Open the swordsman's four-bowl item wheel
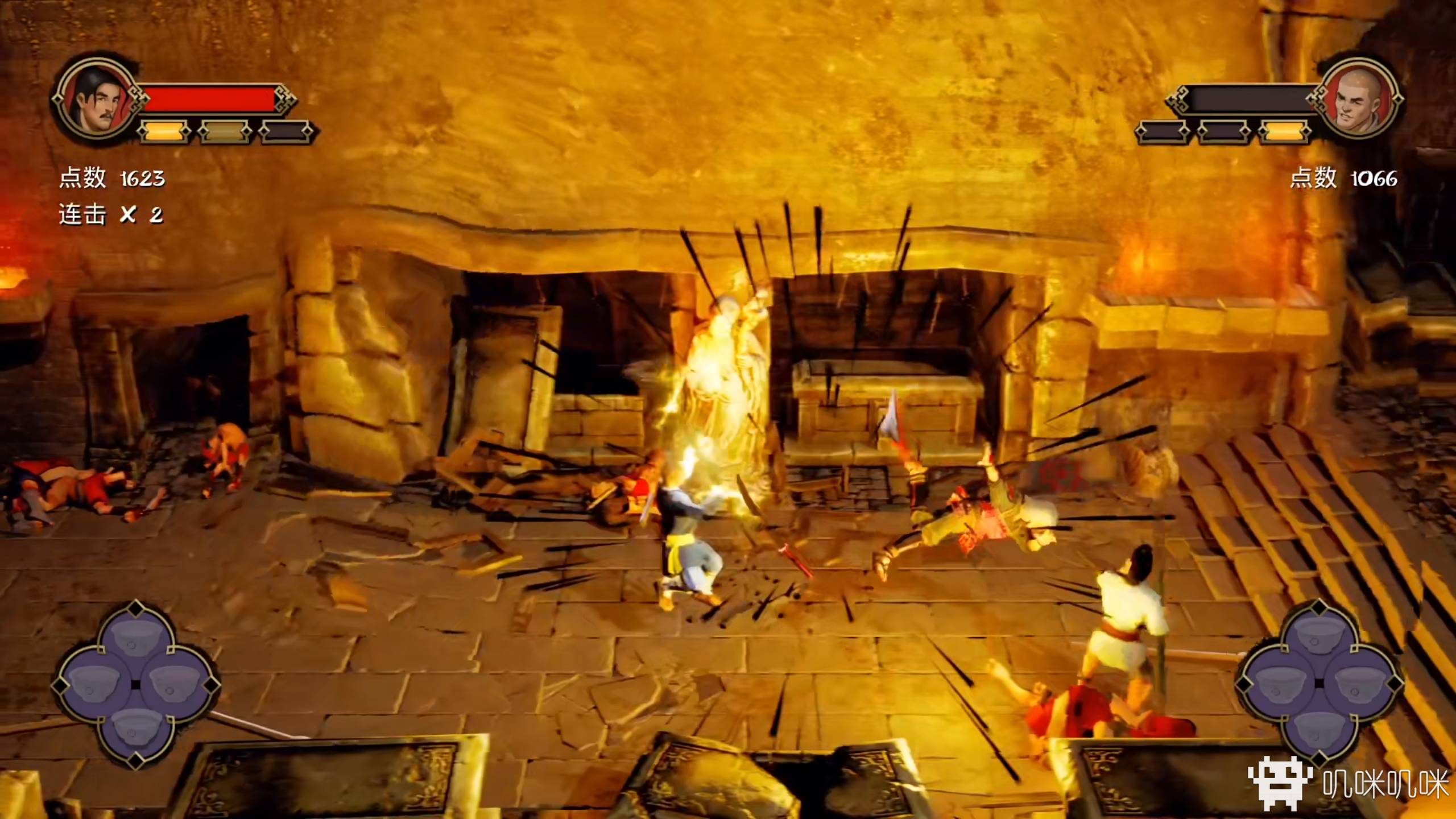 [135, 684]
